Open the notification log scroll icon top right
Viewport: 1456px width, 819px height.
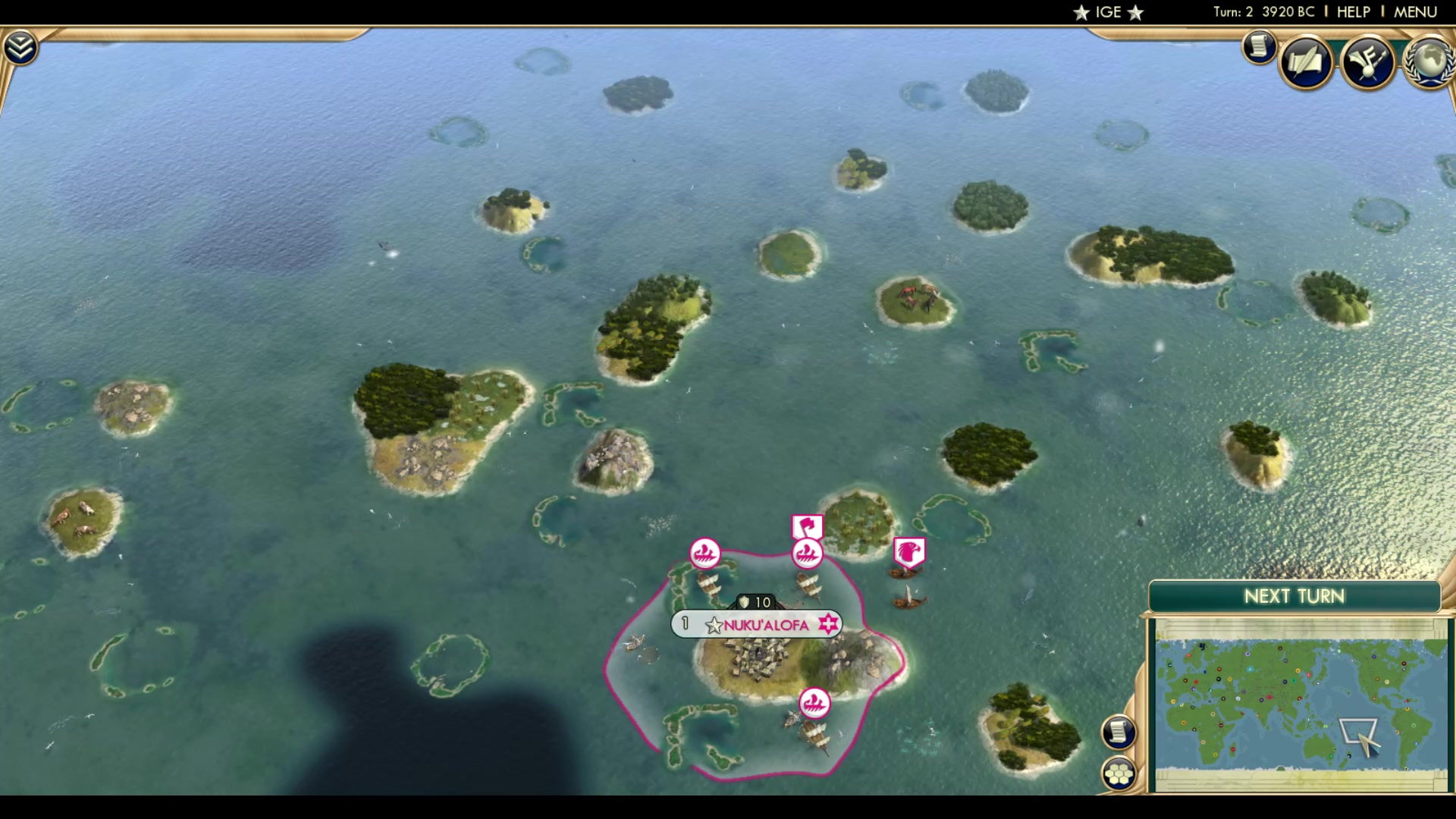(x=1258, y=47)
